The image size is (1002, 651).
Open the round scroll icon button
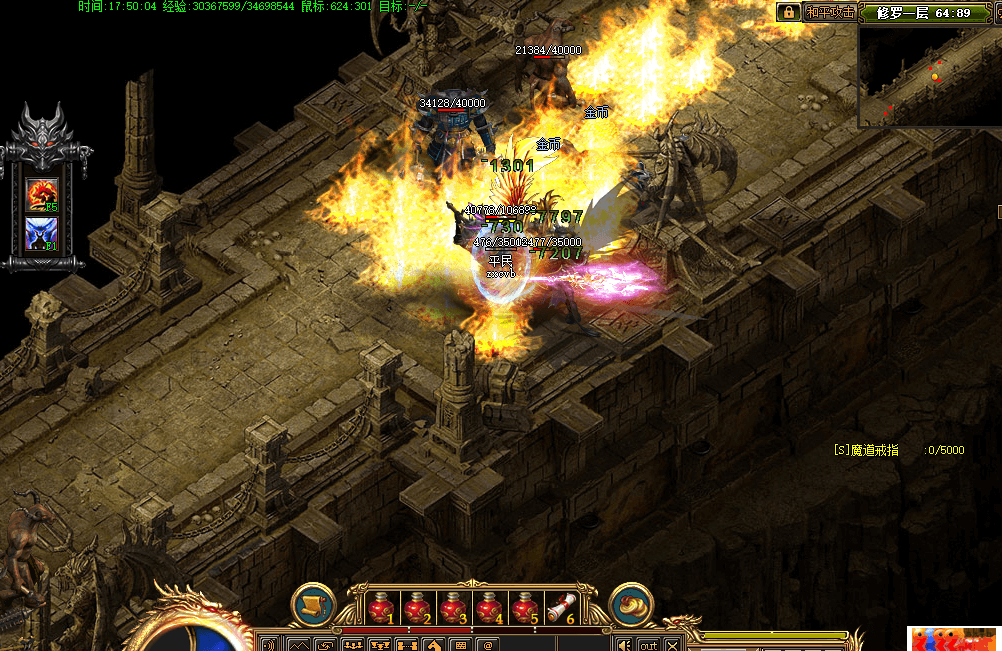313,606
